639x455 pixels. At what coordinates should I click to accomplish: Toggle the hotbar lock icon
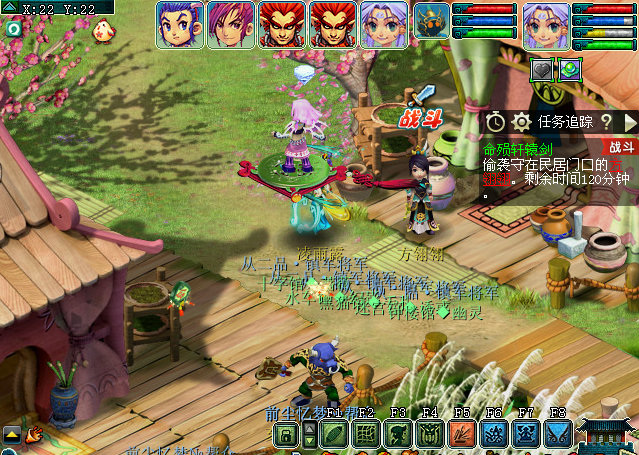tap(286, 434)
